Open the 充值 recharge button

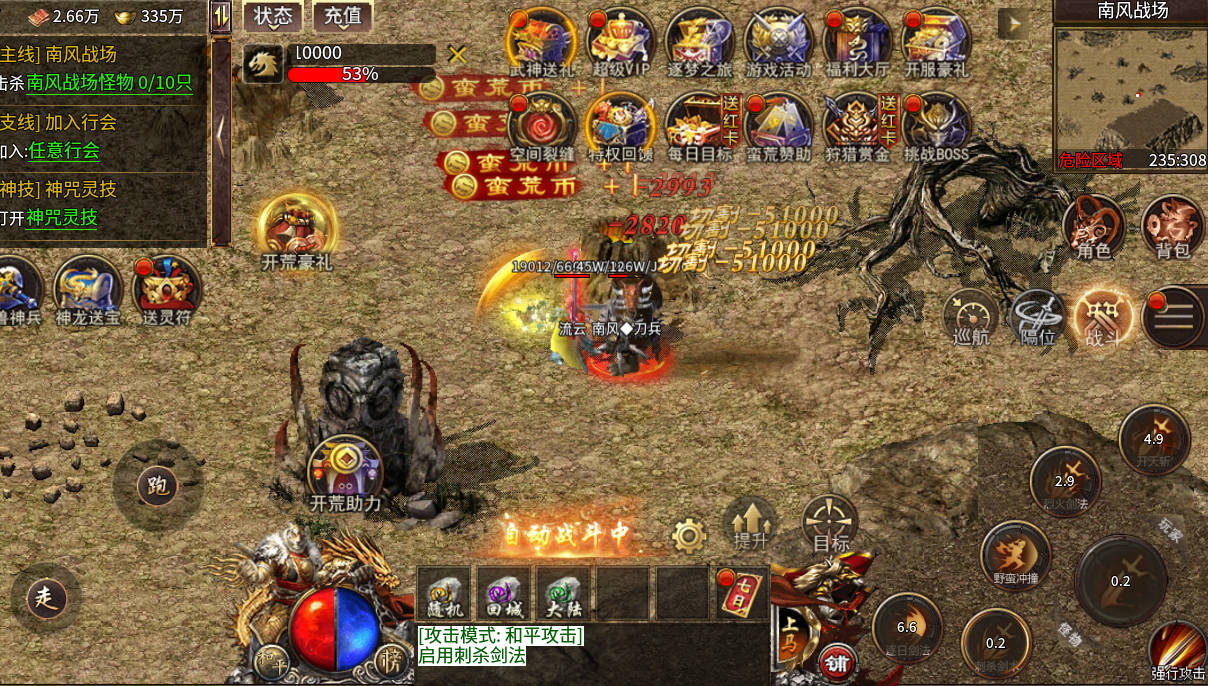343,16
